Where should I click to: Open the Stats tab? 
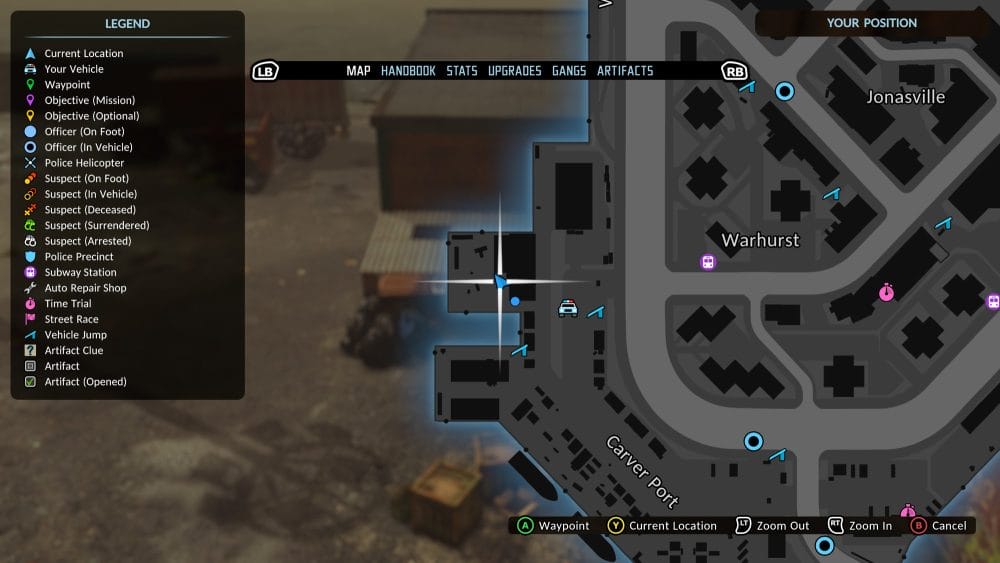pyautogui.click(x=462, y=71)
